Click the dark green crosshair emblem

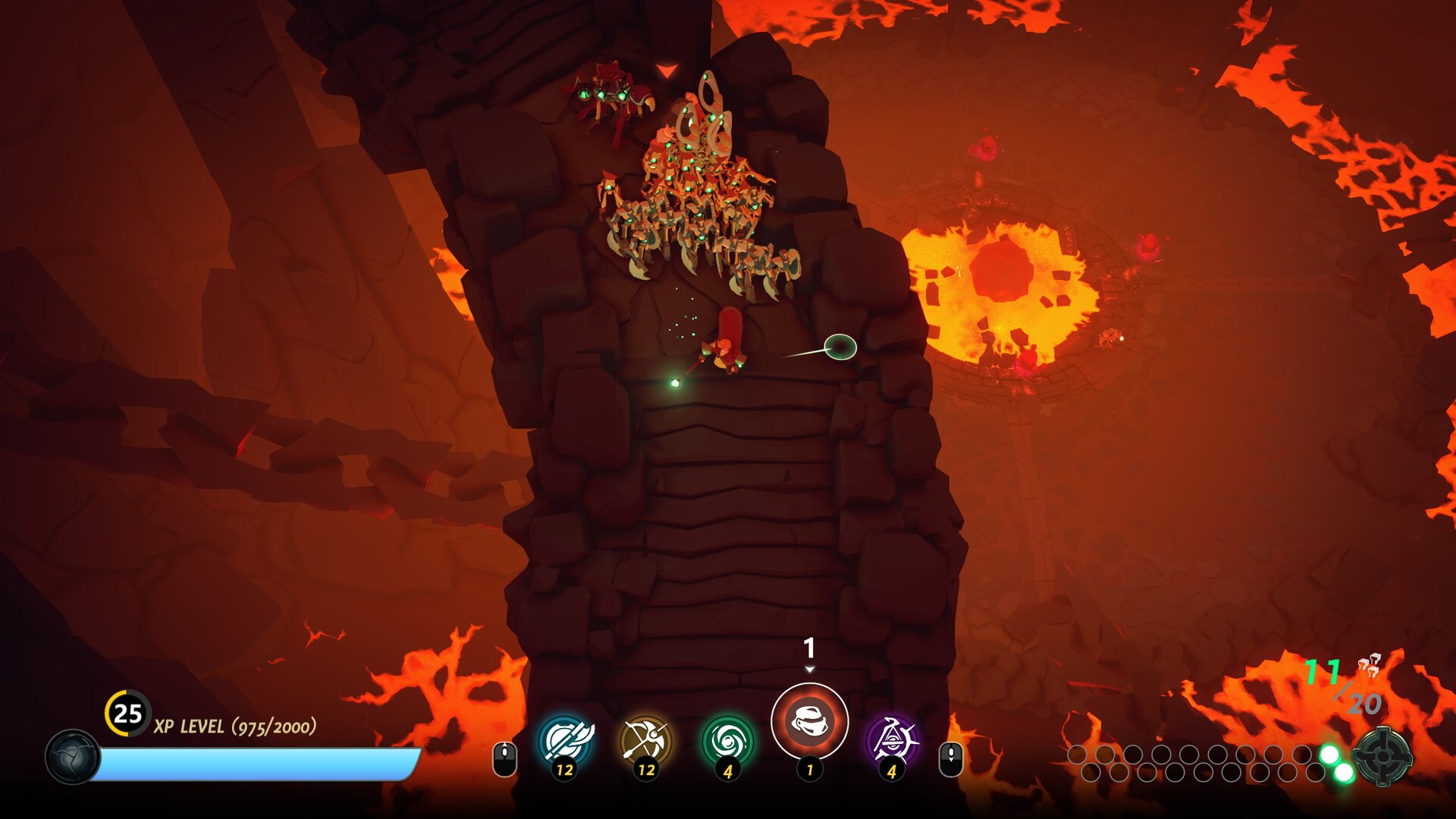(1383, 756)
